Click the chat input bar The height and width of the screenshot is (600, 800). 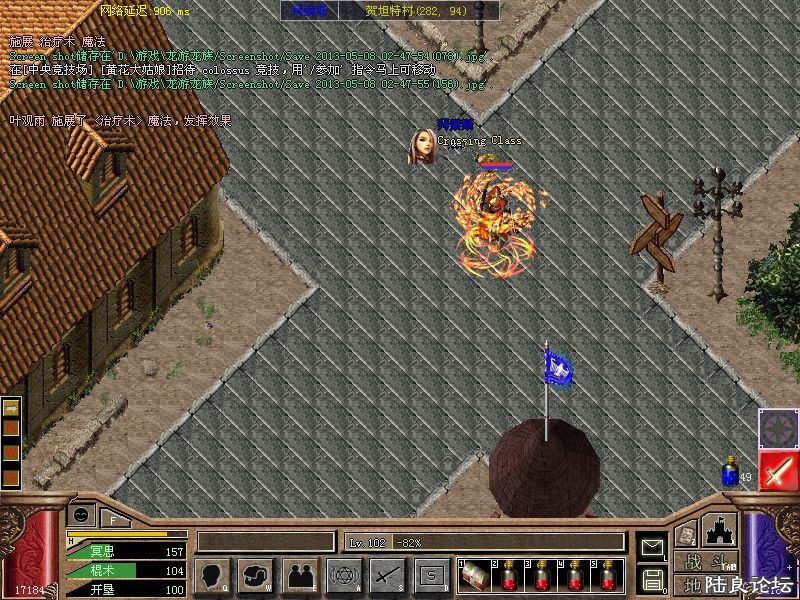tap(265, 542)
